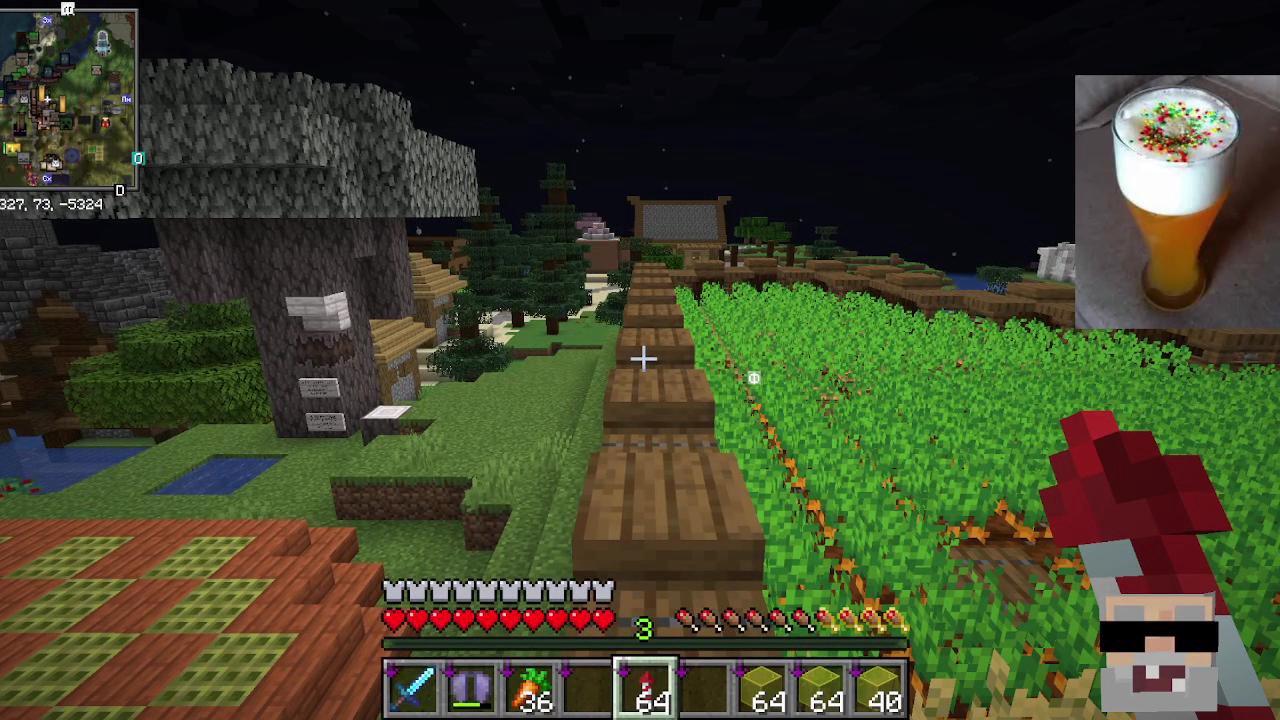Click the 'D' letter below the minimap
This screenshot has width=1280, height=720.
click(x=120, y=192)
